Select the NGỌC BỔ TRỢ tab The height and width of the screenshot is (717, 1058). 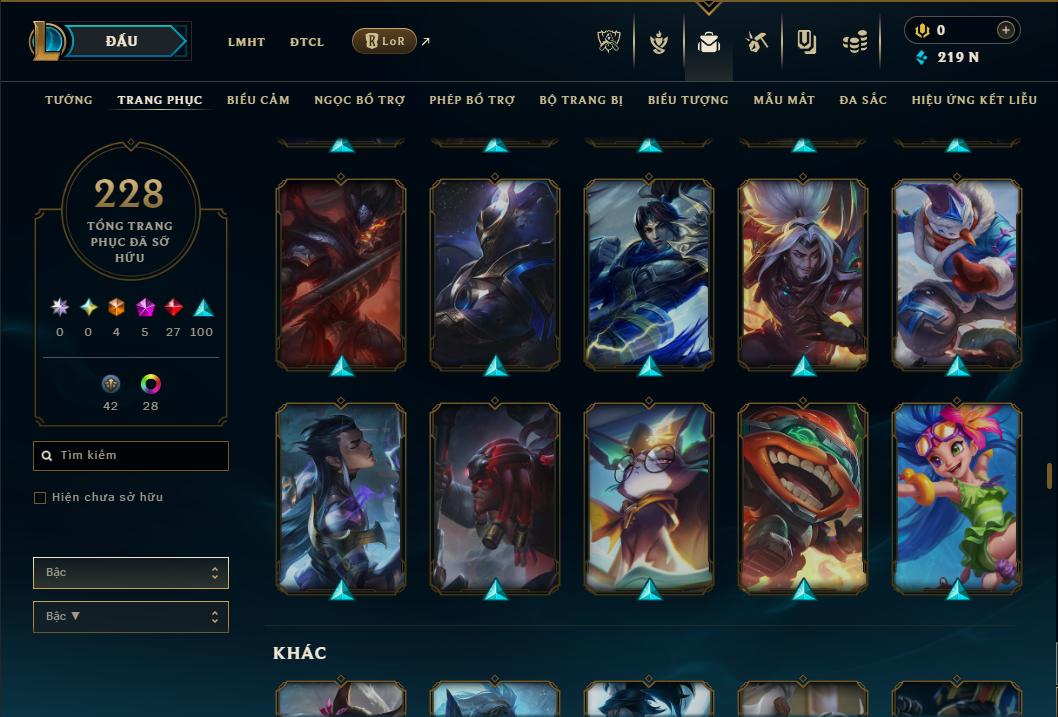[x=359, y=100]
